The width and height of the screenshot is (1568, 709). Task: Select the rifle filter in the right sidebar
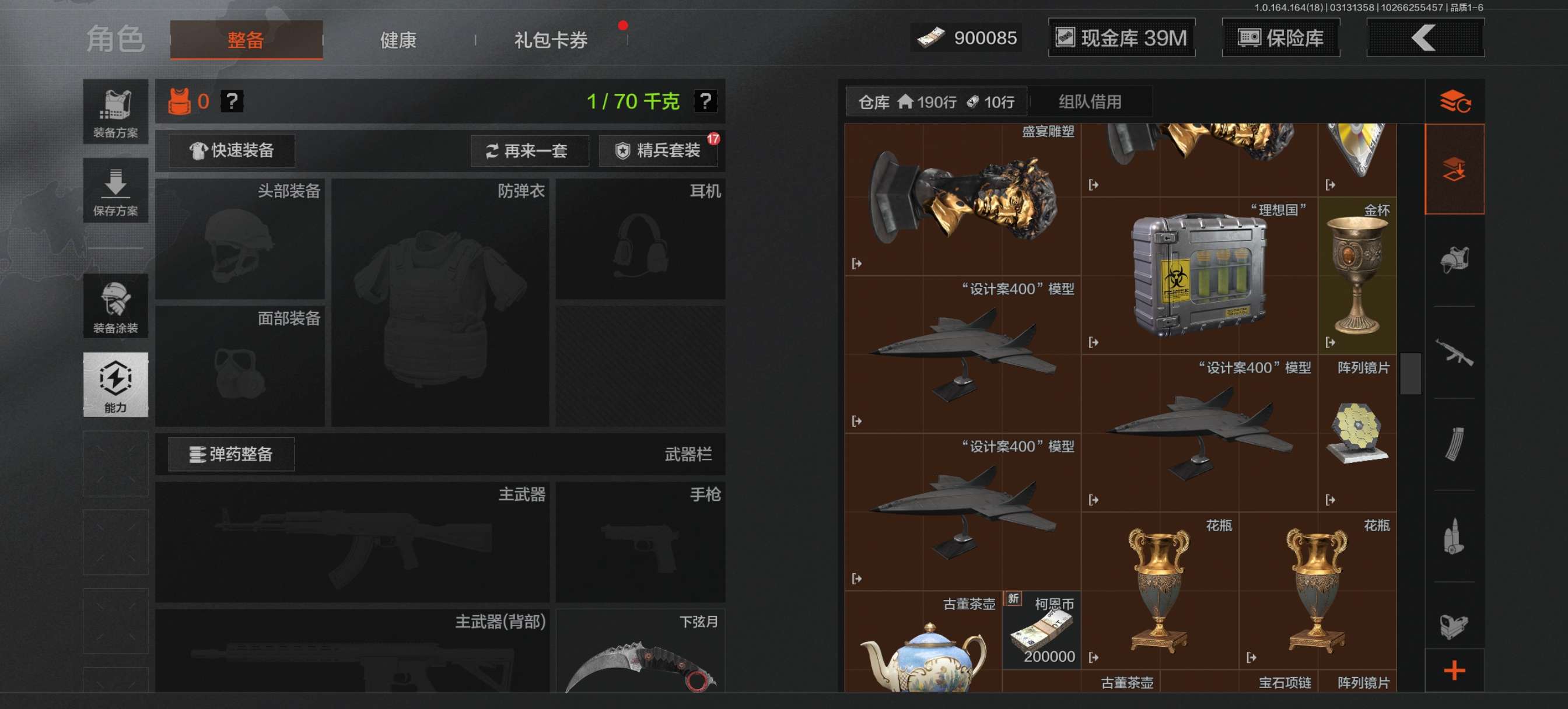tap(1455, 352)
